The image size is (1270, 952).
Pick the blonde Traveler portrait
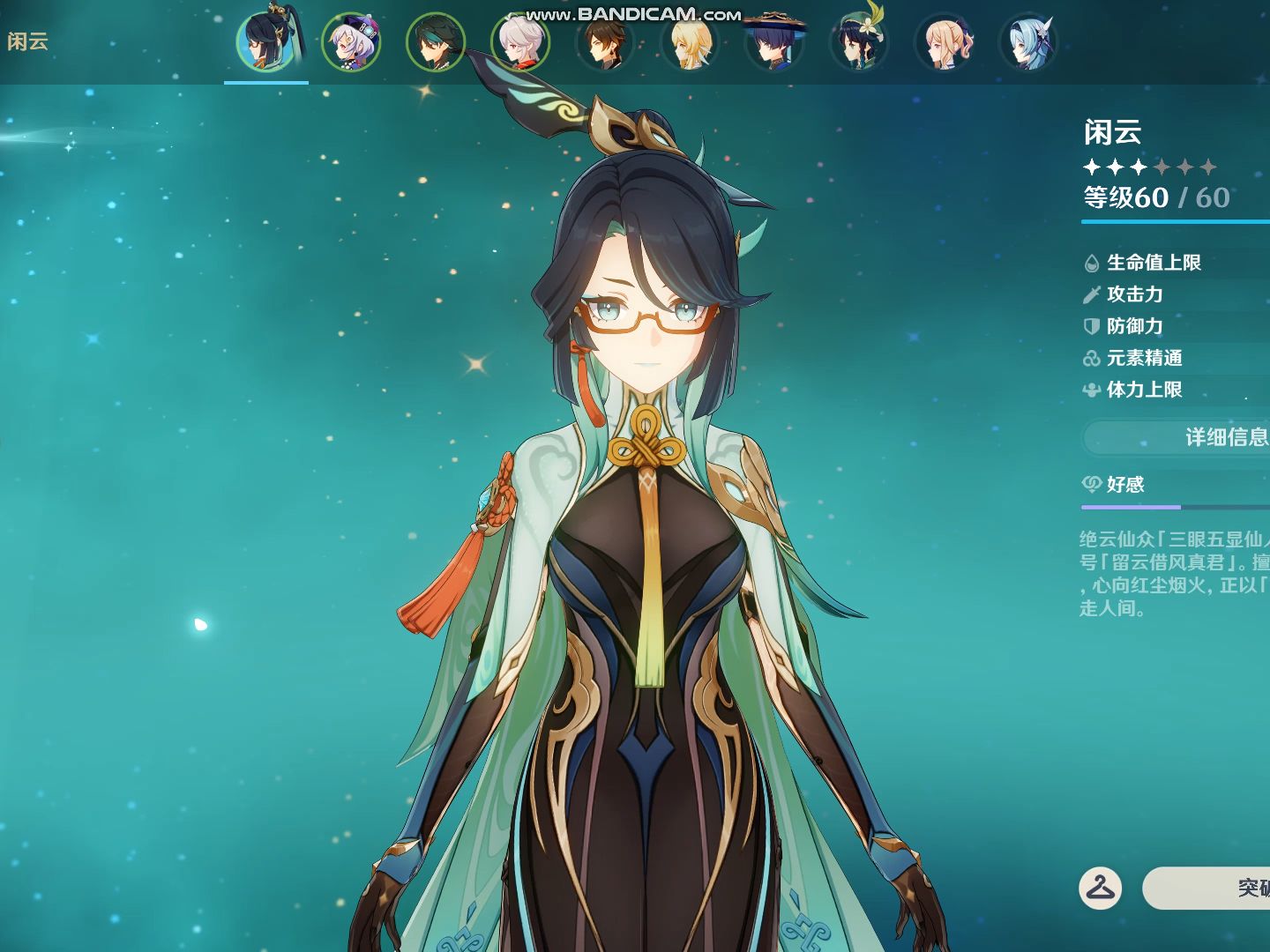(x=690, y=42)
